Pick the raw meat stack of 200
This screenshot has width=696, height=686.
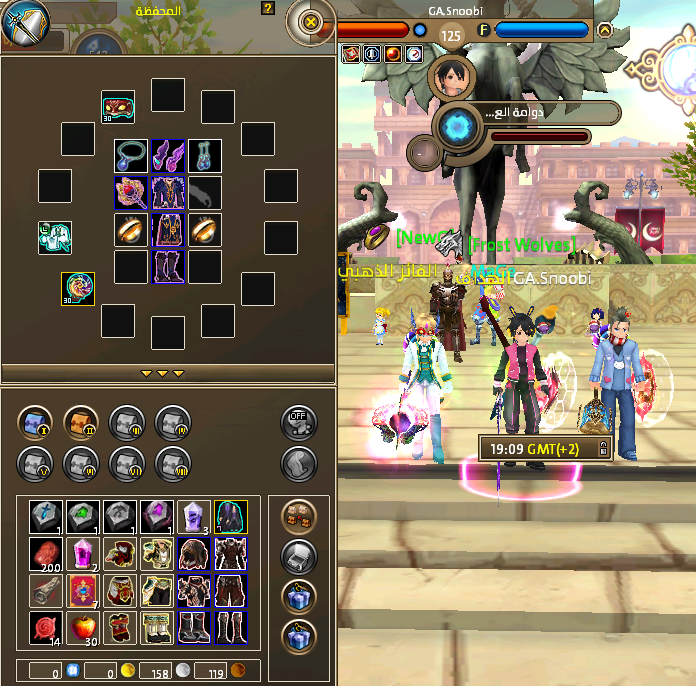click(46, 553)
